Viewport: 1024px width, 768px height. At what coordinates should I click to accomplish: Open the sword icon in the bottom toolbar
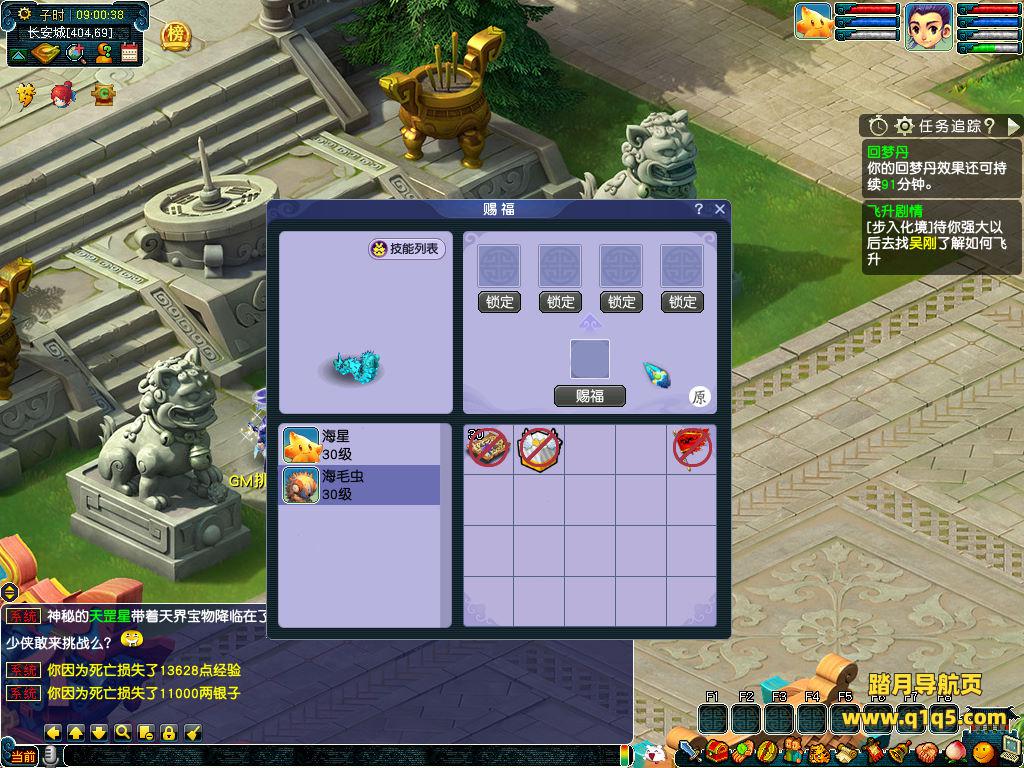pyautogui.click(x=691, y=751)
